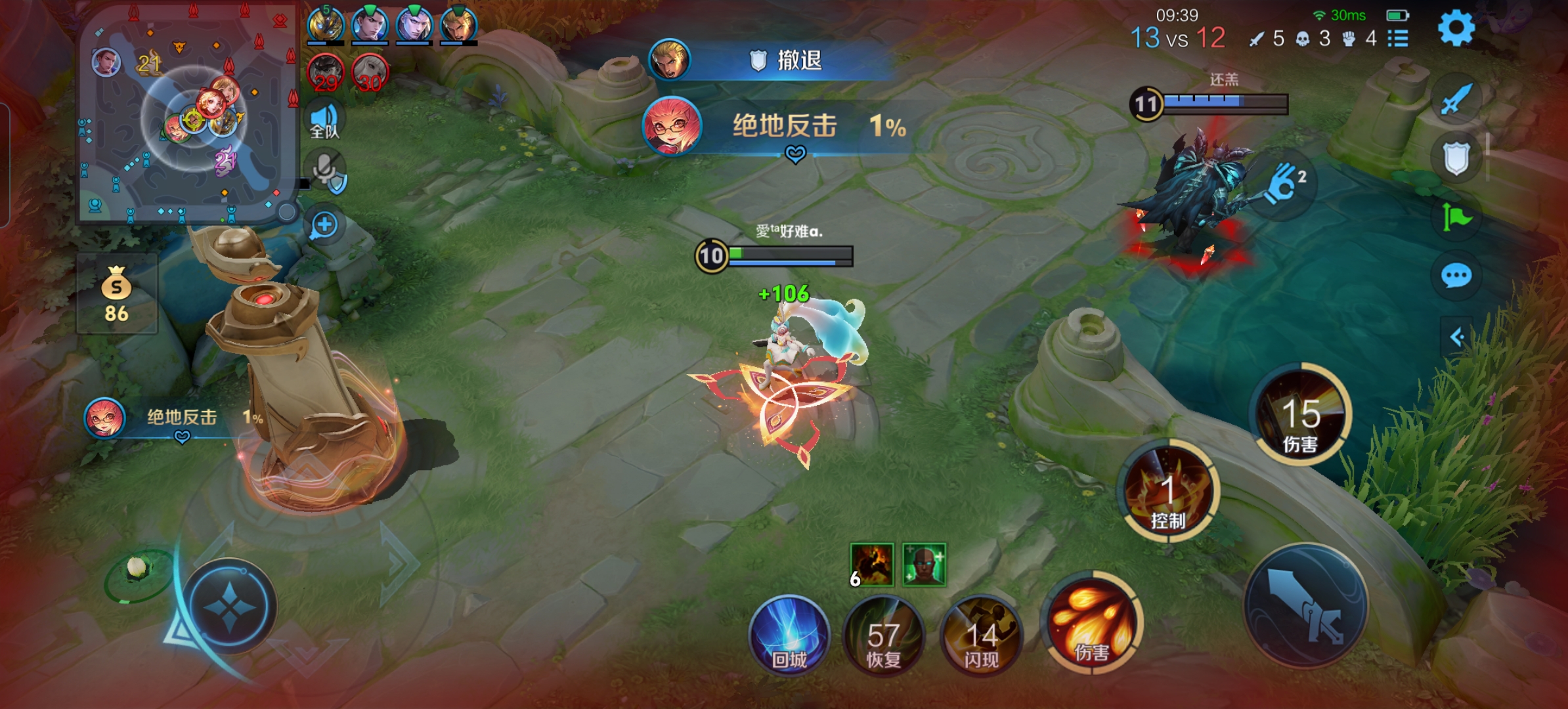Expand the side panel arrow
This screenshot has width=1568, height=709.
click(1456, 337)
